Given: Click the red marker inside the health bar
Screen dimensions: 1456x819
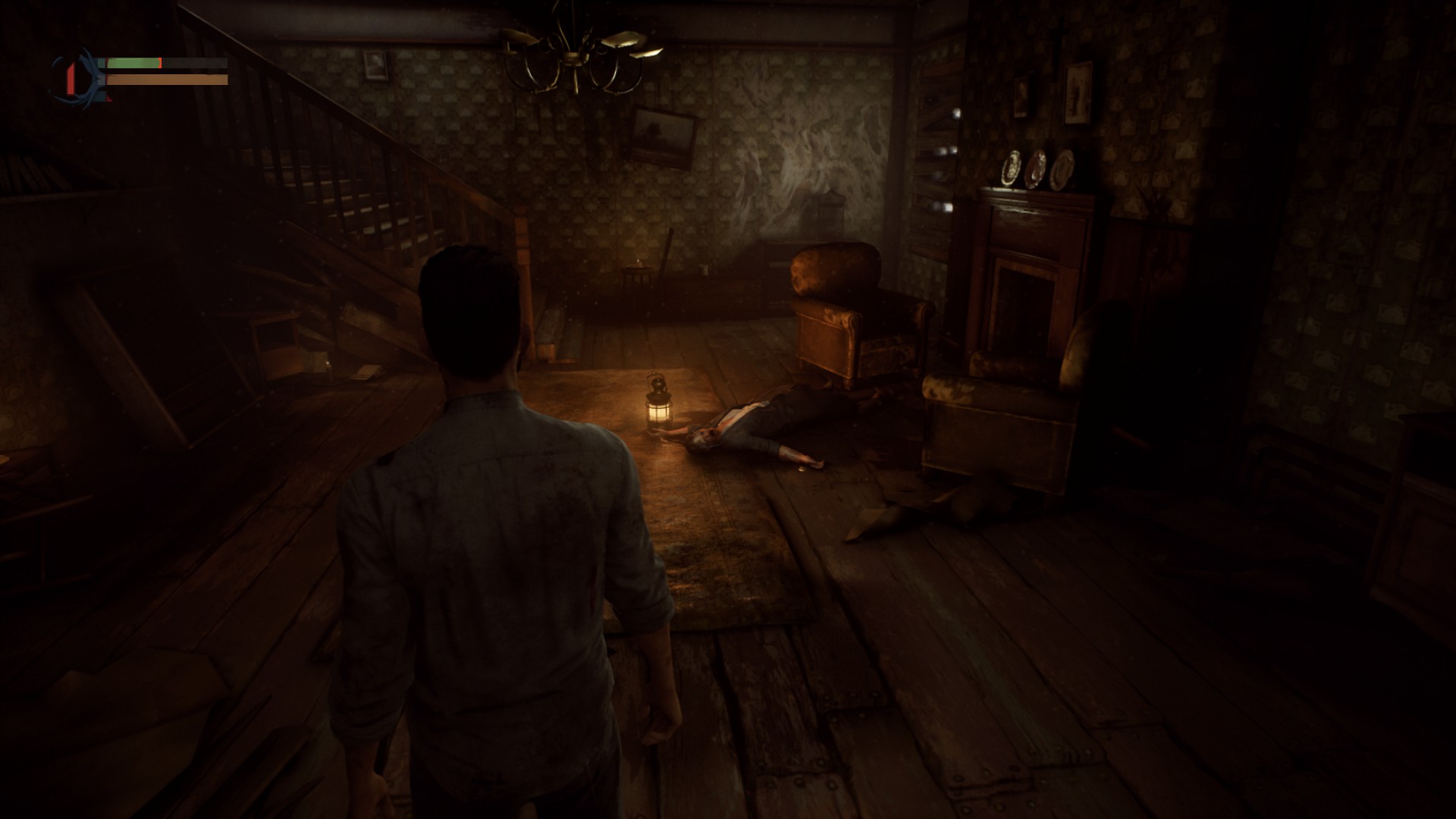Looking at the screenshot, I should click(x=160, y=62).
